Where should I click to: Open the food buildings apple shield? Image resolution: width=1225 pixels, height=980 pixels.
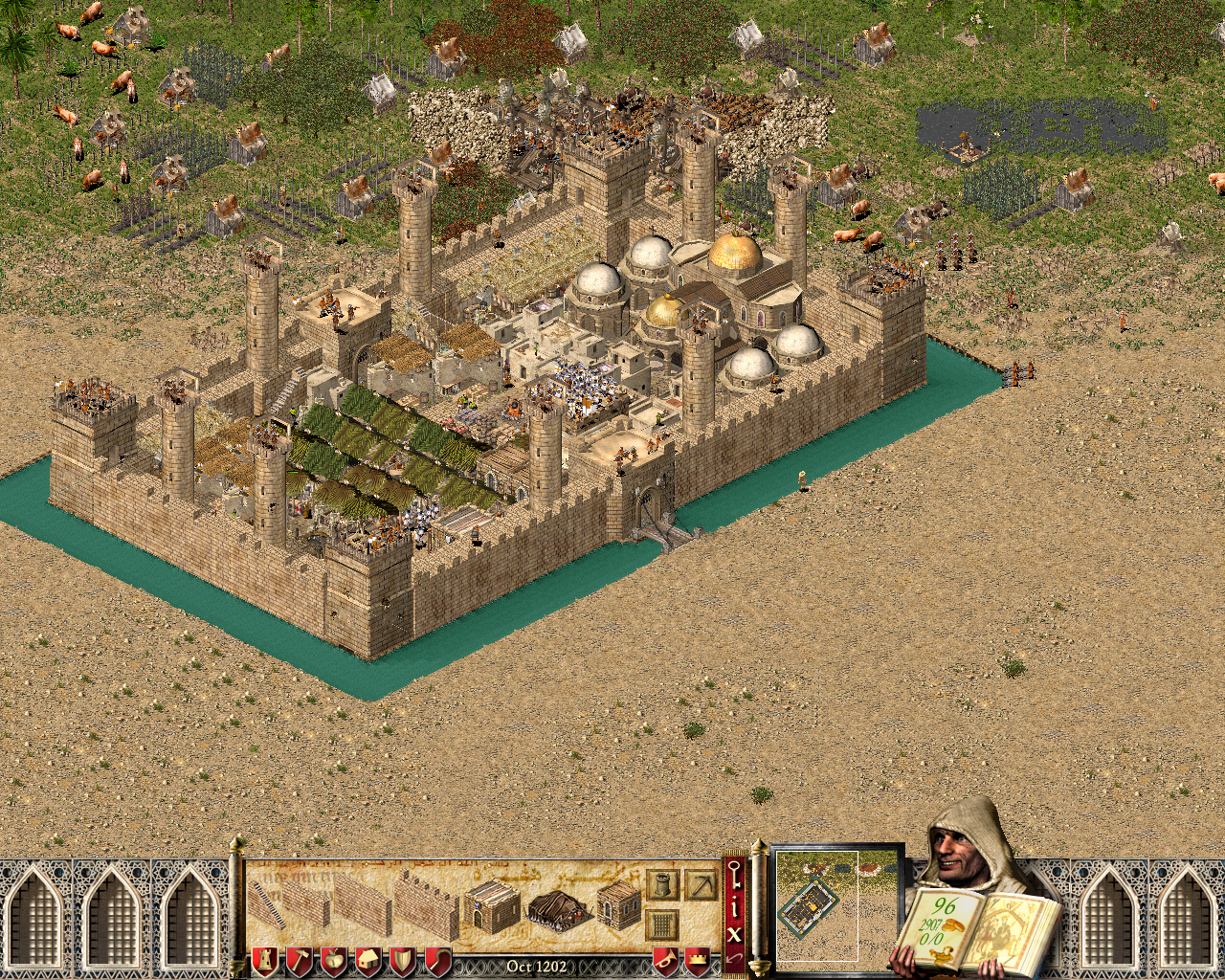pos(335,960)
